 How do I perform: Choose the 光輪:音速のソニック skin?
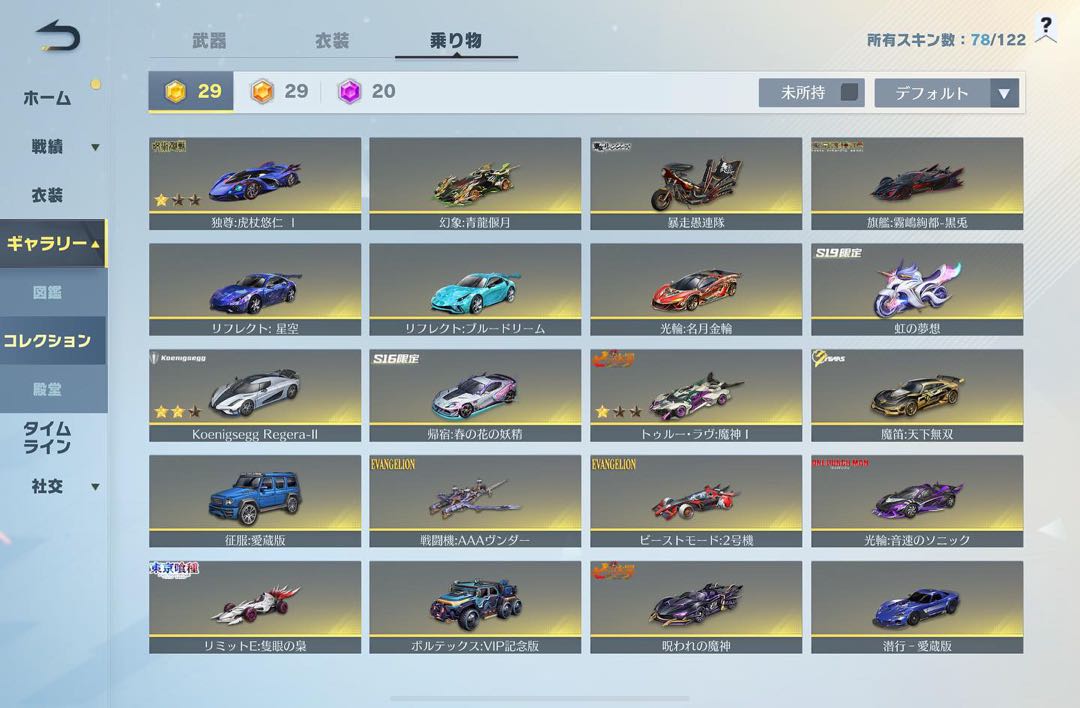click(x=917, y=502)
